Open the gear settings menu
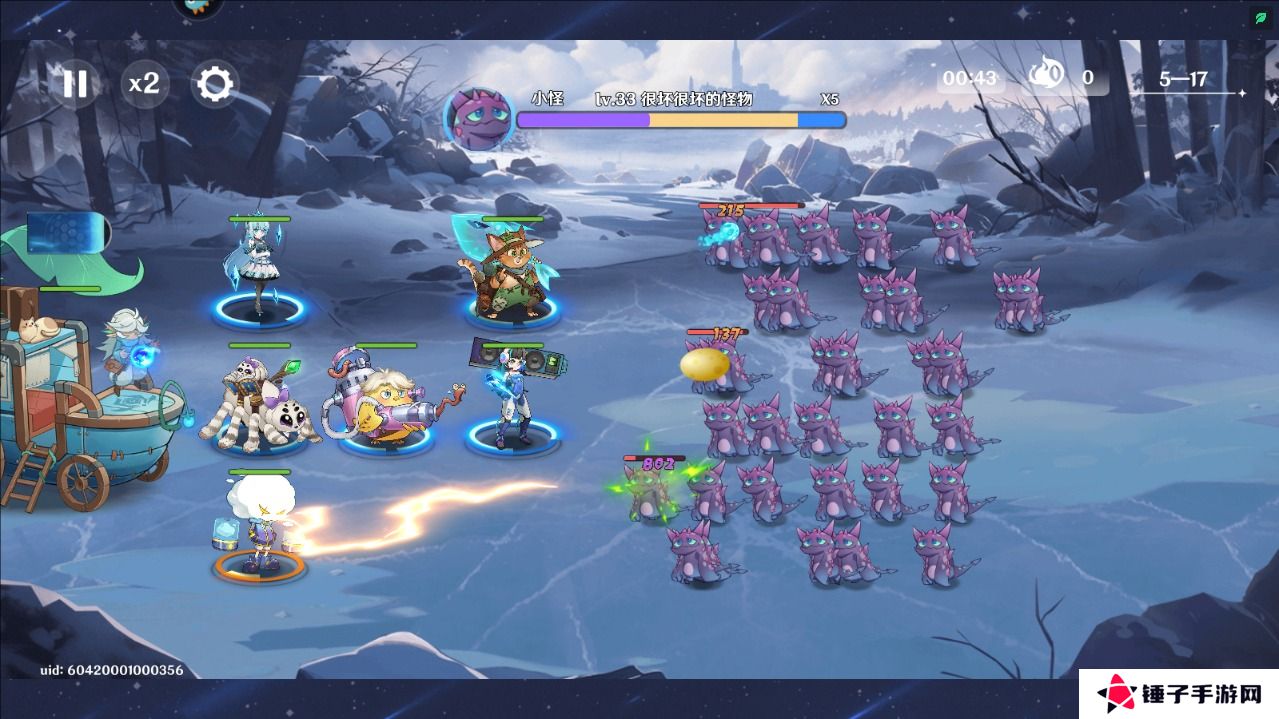 (x=214, y=84)
